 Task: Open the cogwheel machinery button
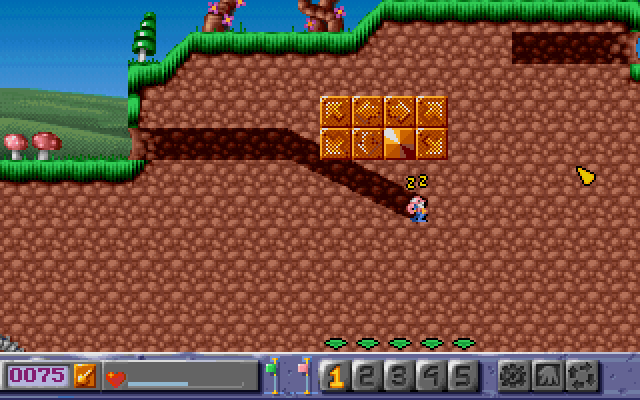(x=514, y=376)
